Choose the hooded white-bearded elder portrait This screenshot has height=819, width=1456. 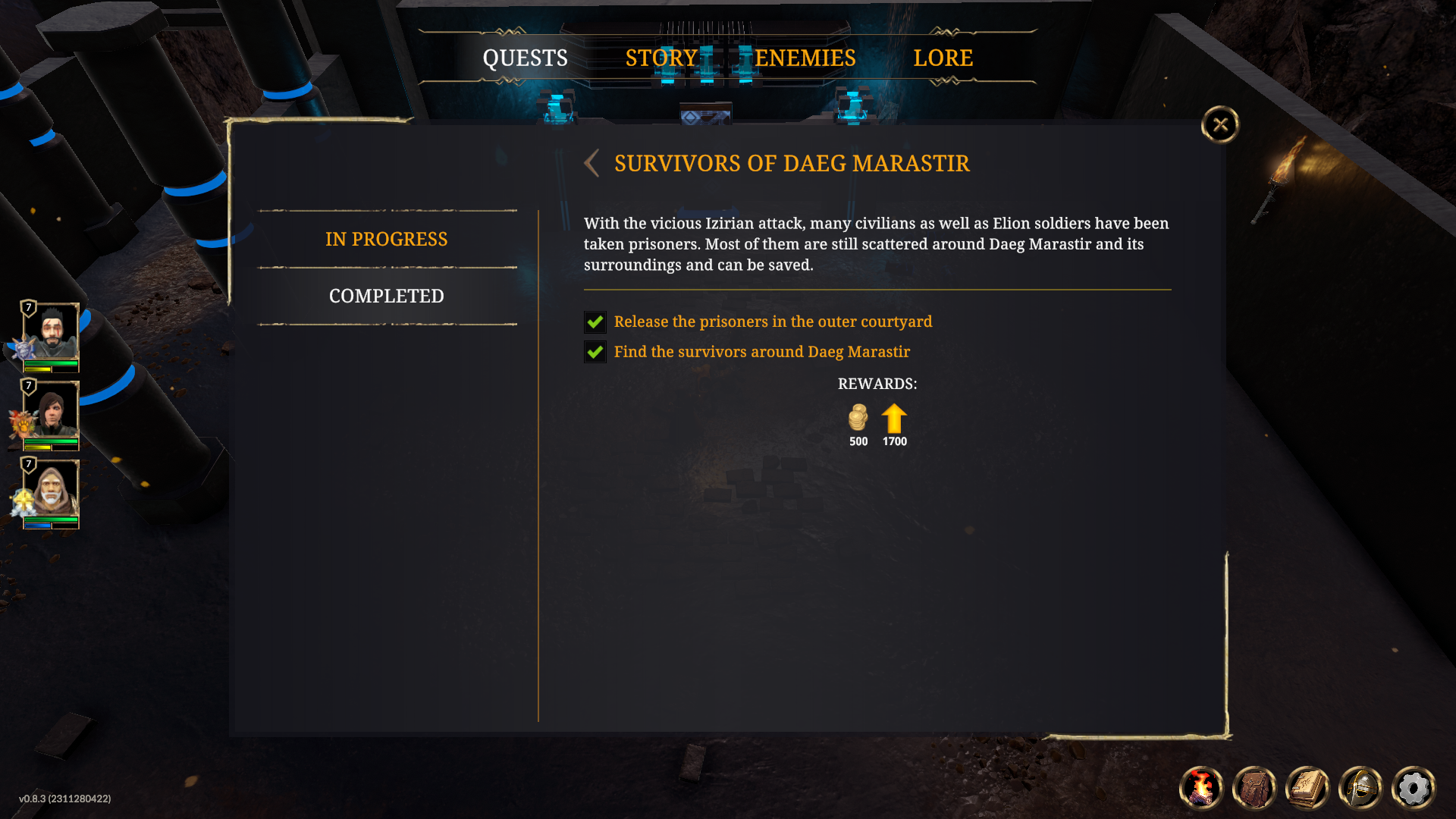(51, 488)
